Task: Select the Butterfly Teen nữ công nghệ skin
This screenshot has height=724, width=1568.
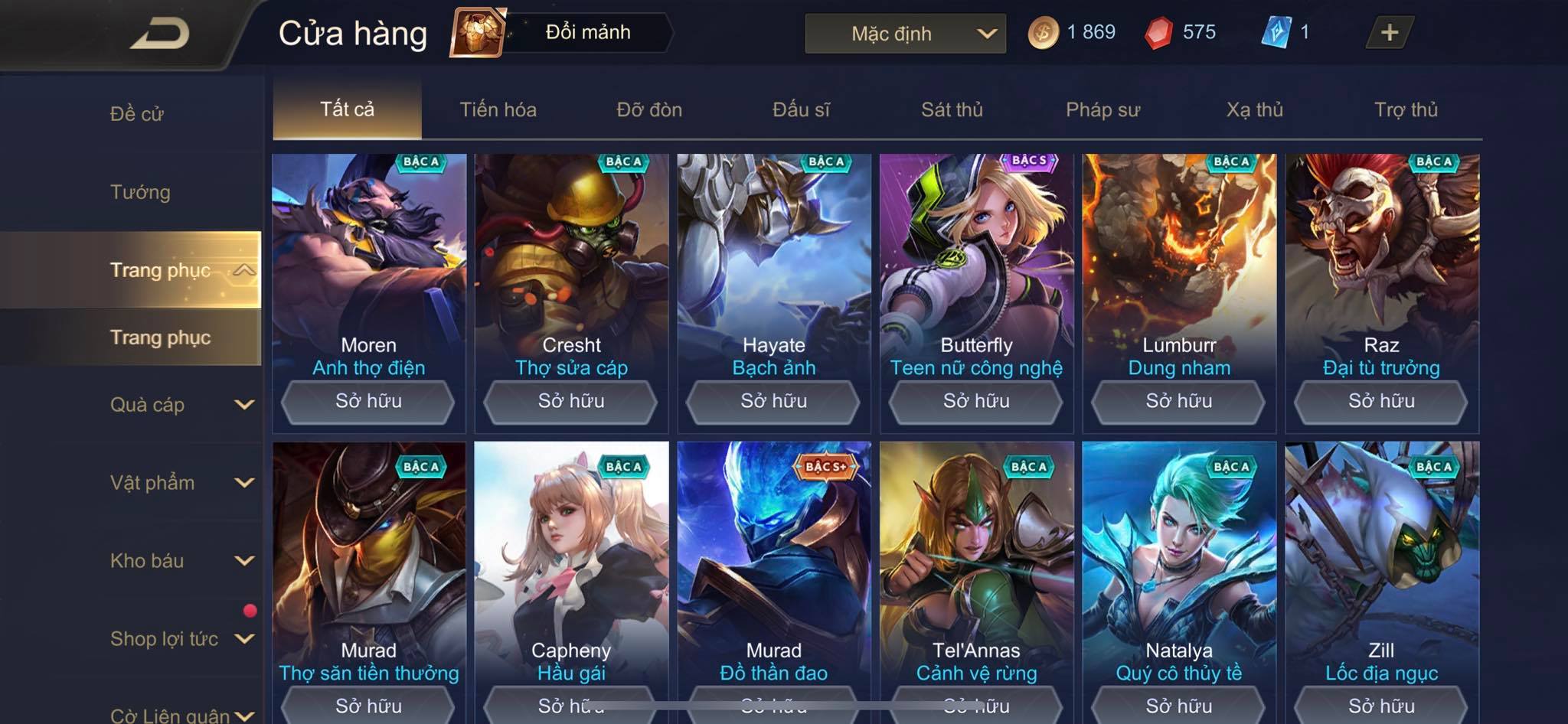Action: [976, 260]
